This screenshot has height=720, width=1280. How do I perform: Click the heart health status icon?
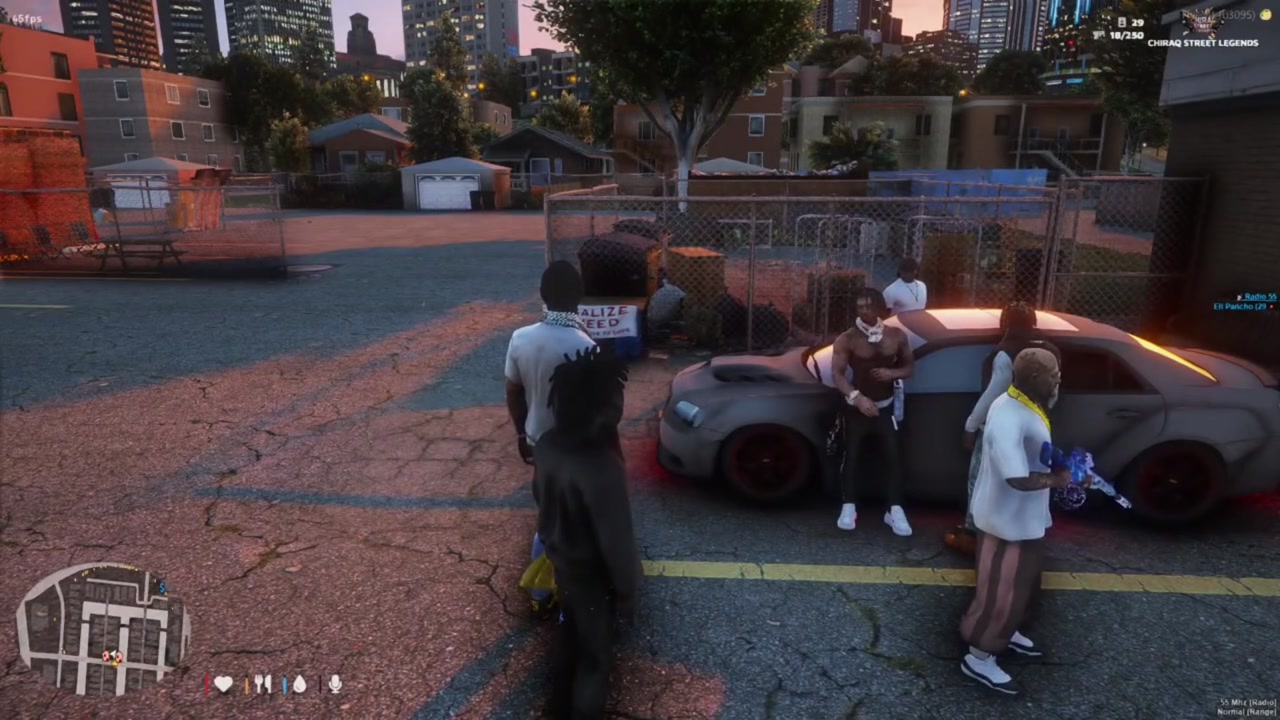click(223, 684)
